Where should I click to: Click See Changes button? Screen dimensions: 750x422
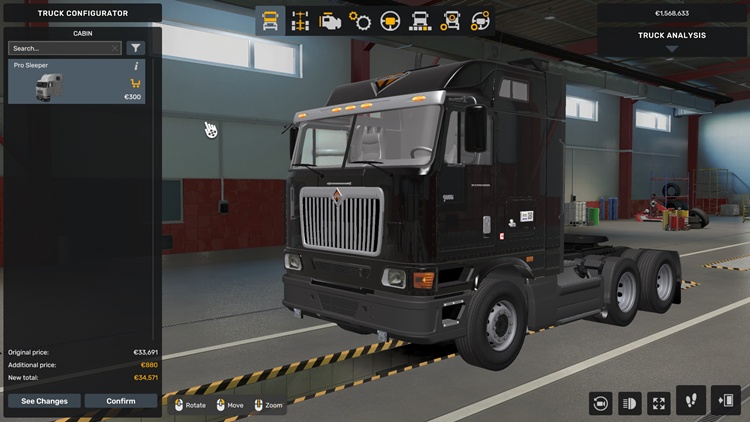(44, 401)
